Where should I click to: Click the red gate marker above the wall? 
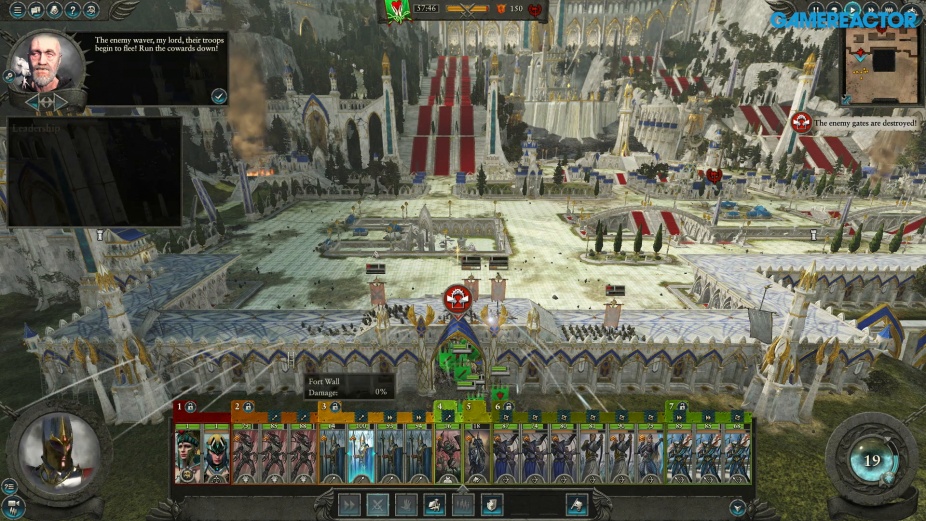(457, 297)
